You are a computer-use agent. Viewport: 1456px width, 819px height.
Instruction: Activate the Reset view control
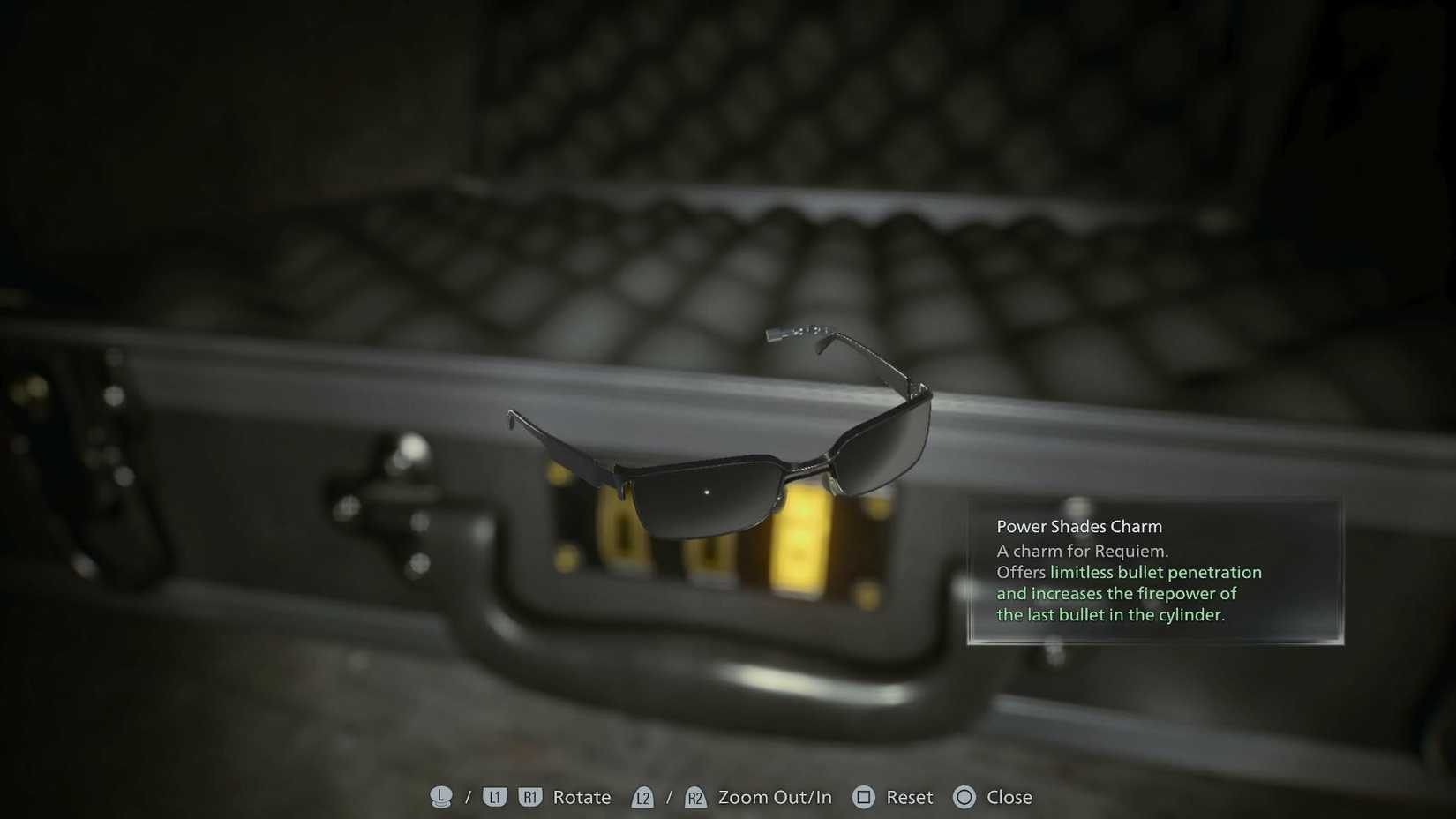(x=909, y=797)
